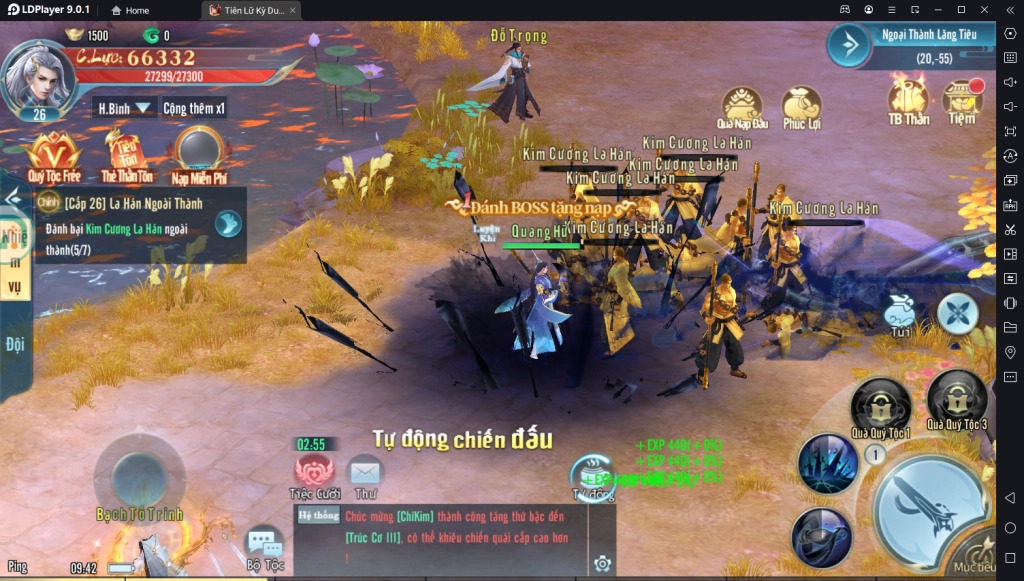
Task: Switch to the Đội team tab
Action: (x=15, y=345)
